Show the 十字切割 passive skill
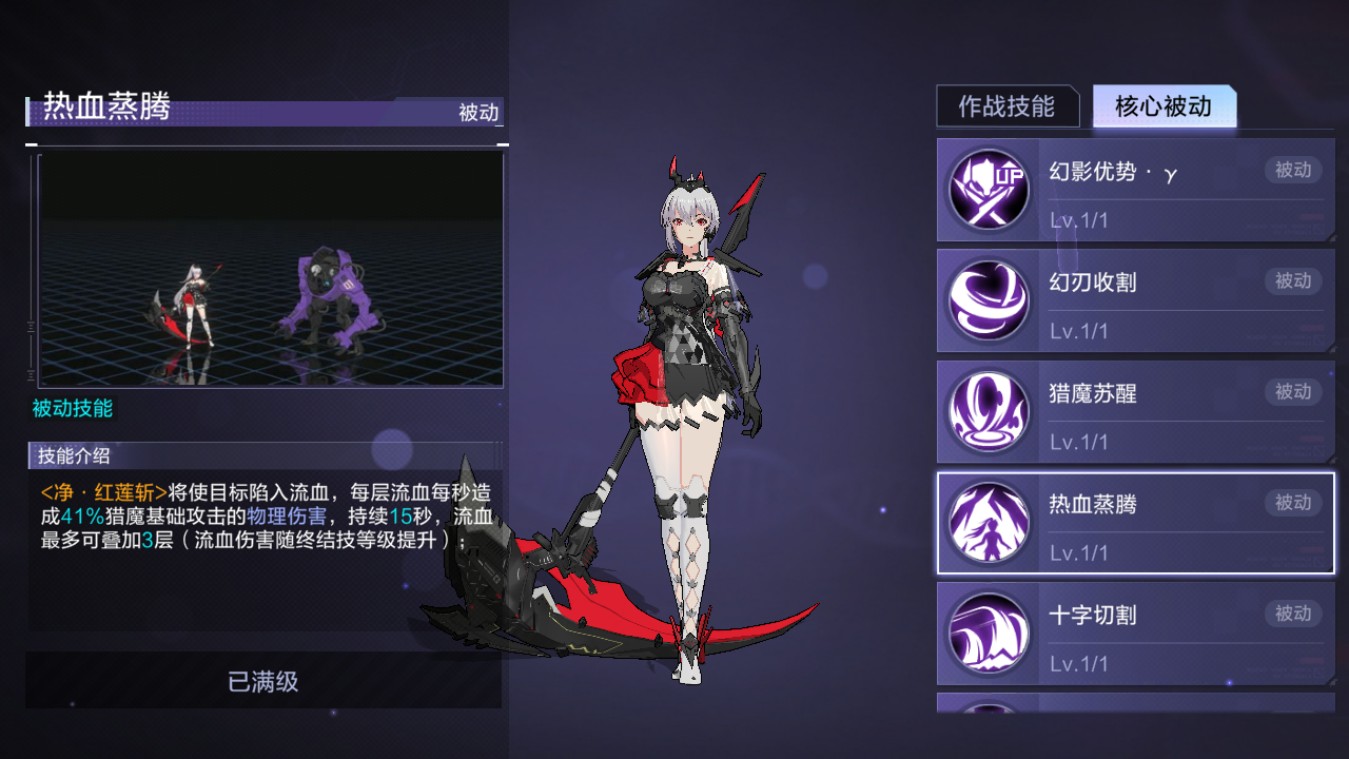This screenshot has width=1349, height=759. (1135, 634)
